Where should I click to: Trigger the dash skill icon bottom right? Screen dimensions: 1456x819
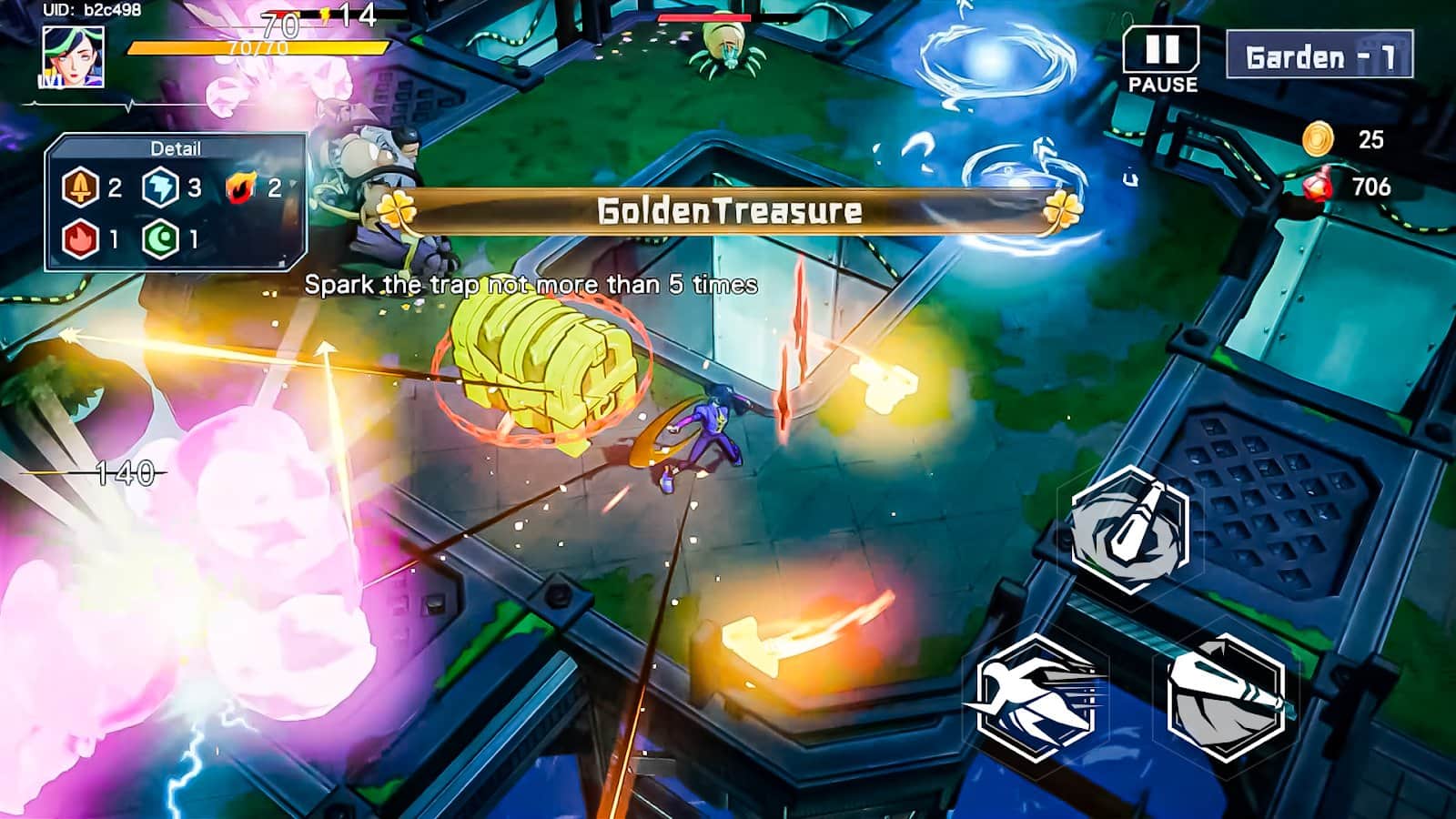pos(1037,698)
